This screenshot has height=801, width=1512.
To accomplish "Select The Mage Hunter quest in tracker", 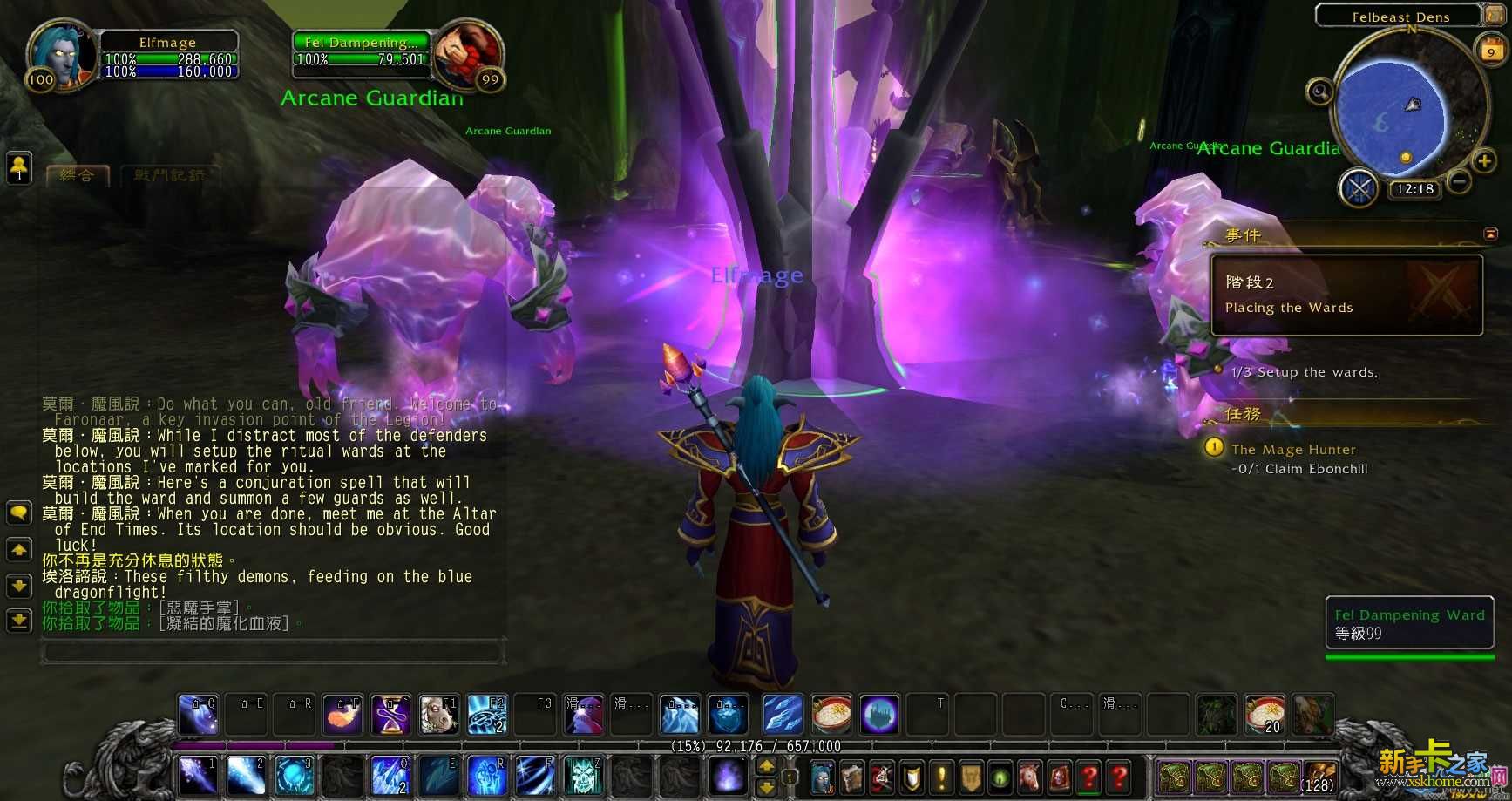I will pyautogui.click(x=1293, y=450).
